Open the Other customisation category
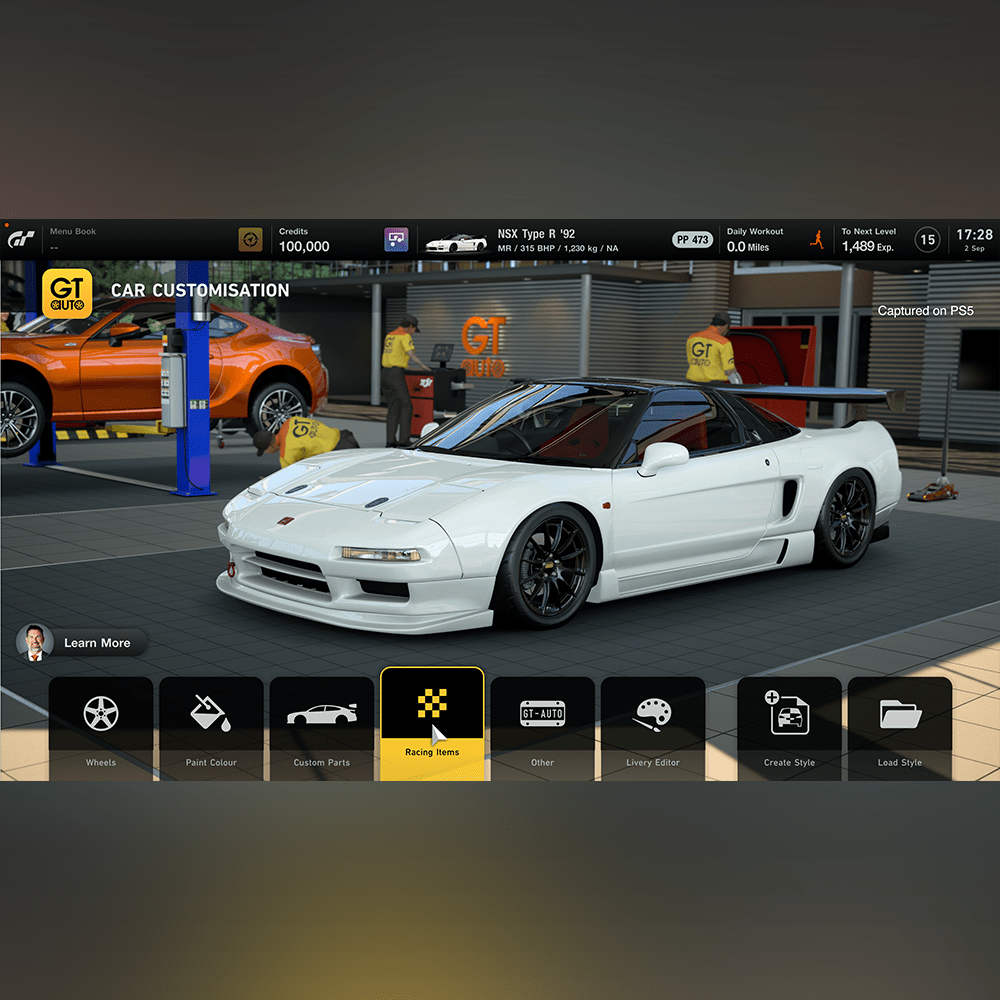This screenshot has width=1000, height=1000. (542, 726)
